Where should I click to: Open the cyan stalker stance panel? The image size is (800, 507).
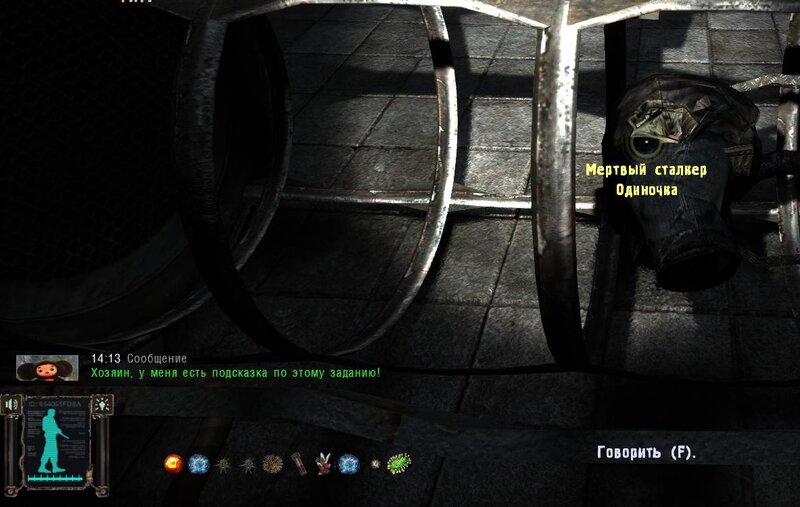tap(56, 440)
